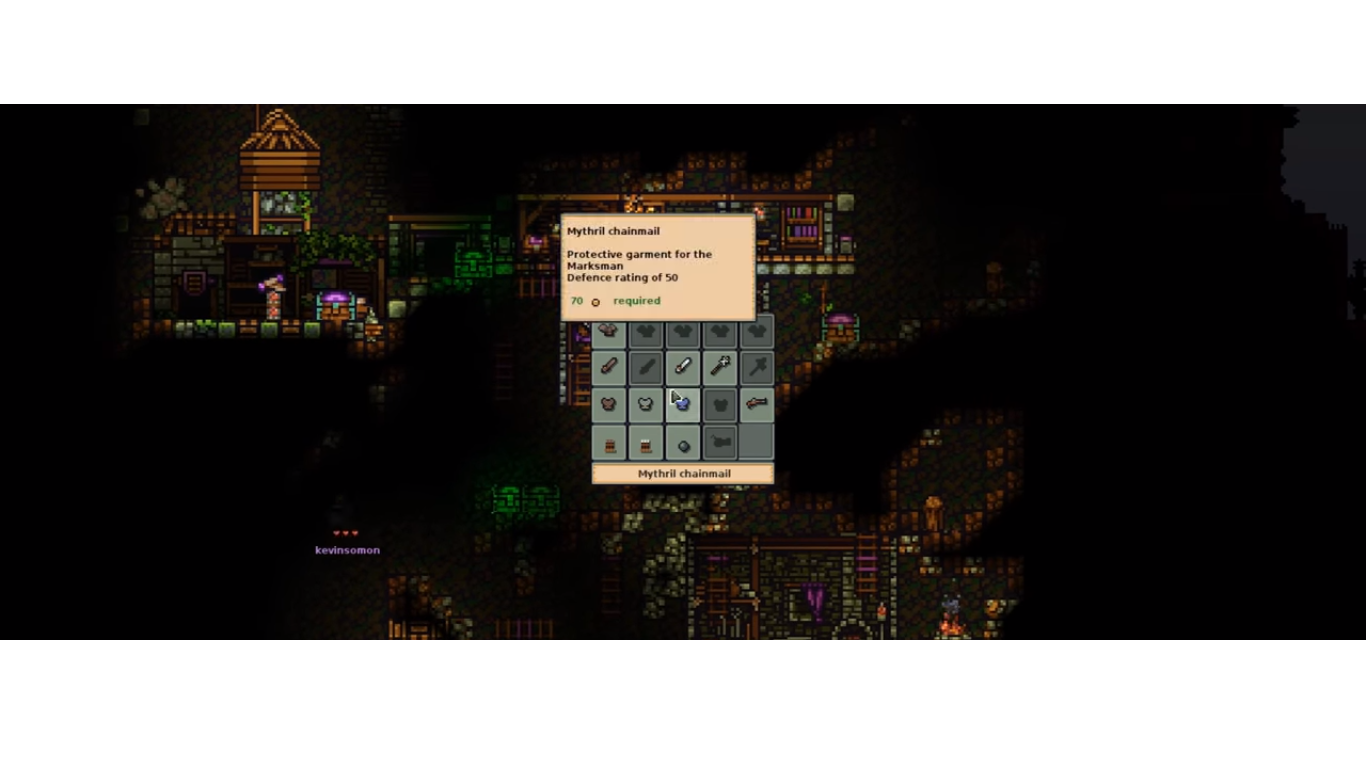The height and width of the screenshot is (768, 1366).
Task: Pick the leather cuirass armor slot
Action: [x=609, y=404]
